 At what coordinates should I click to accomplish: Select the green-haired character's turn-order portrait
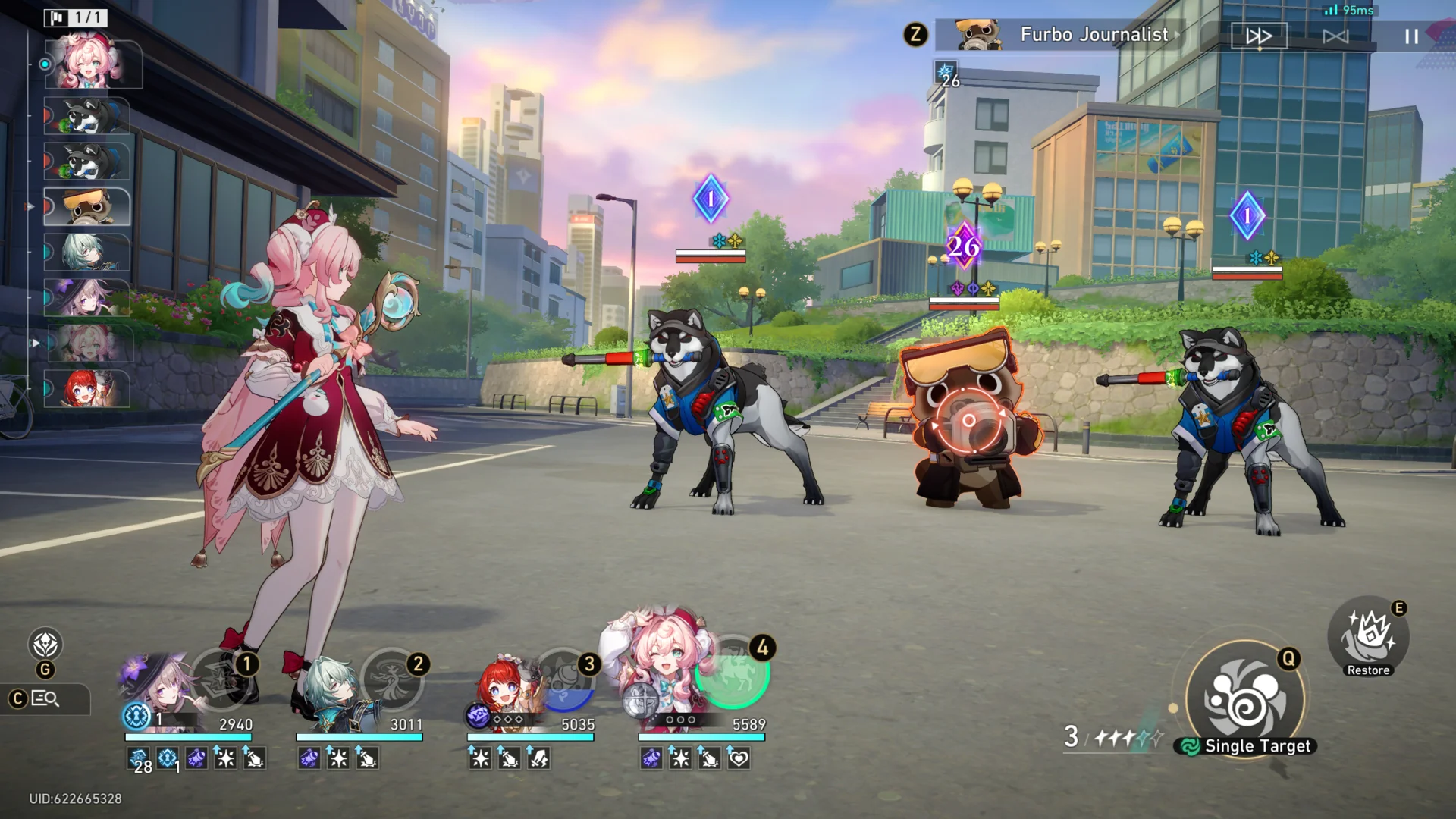coord(86,253)
